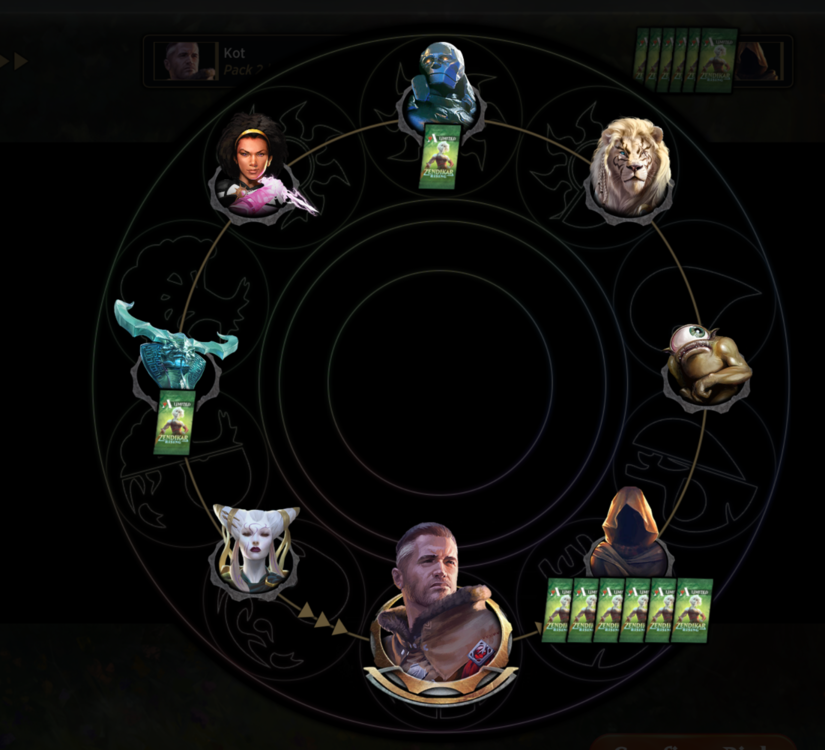Choose the one-eyed golden creature avatar
Image resolution: width=825 pixels, height=750 pixels.
[x=707, y=362]
